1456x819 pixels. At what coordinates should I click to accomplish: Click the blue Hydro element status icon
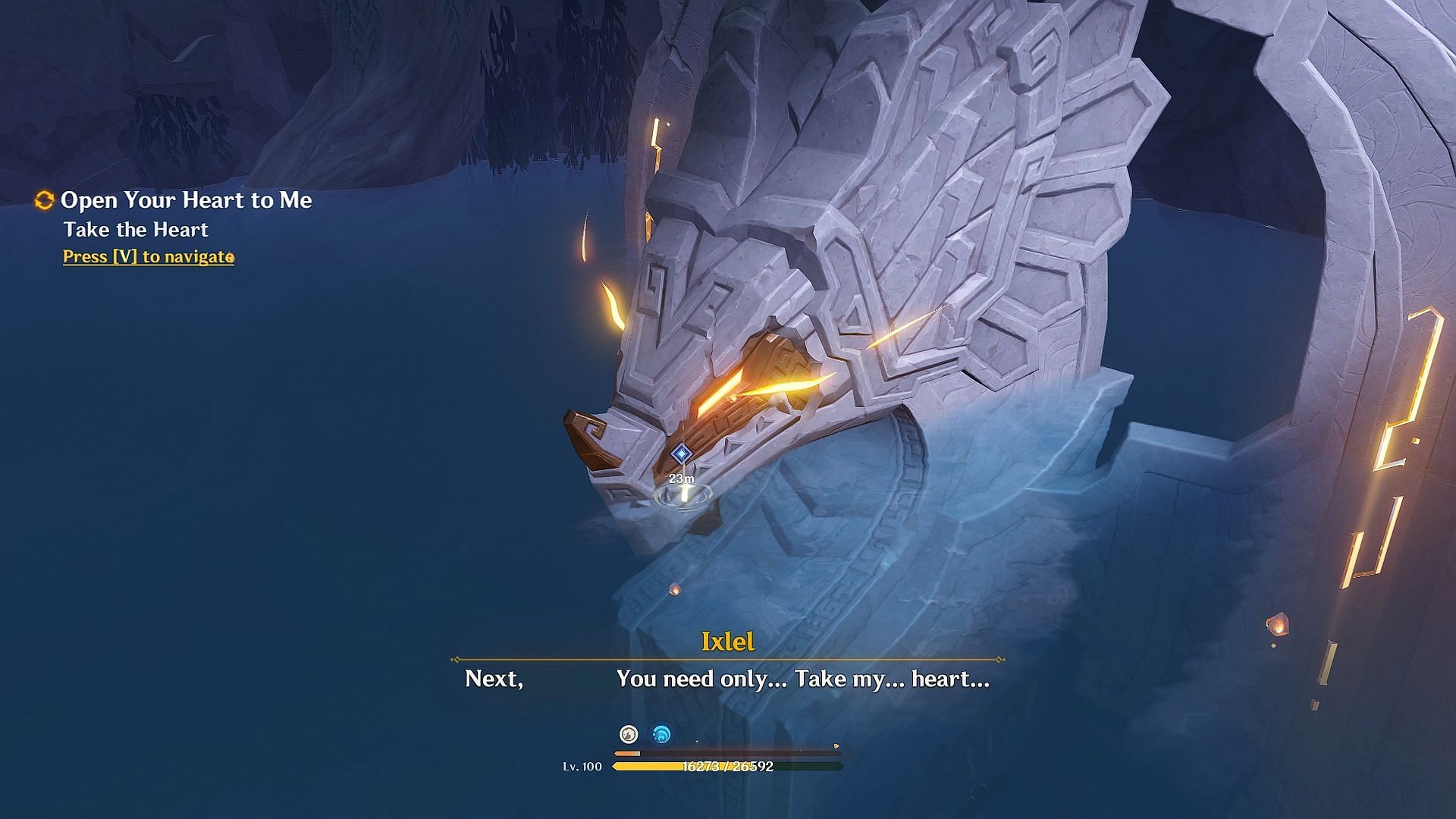[x=662, y=734]
